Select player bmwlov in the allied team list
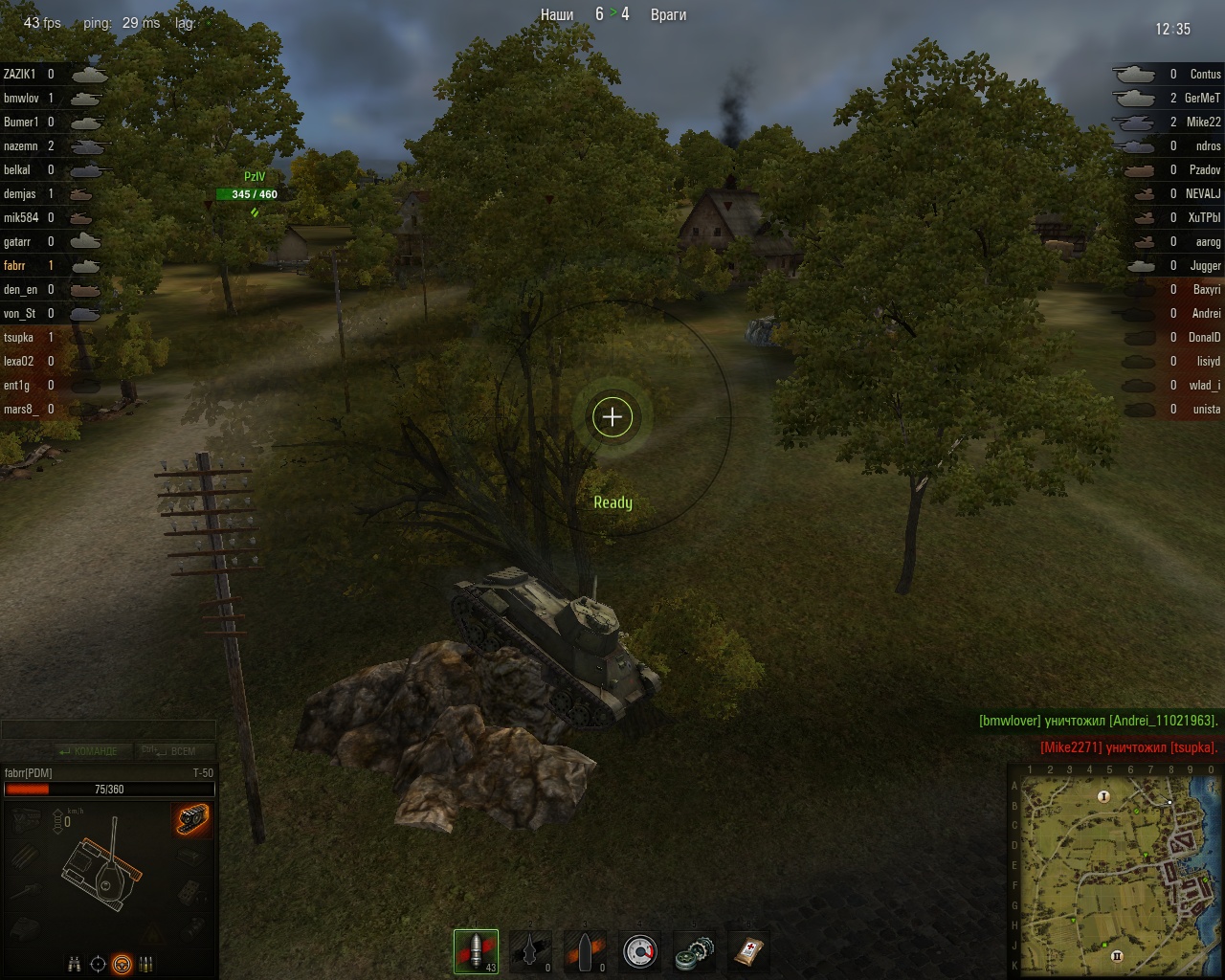1225x980 pixels. 21,99
